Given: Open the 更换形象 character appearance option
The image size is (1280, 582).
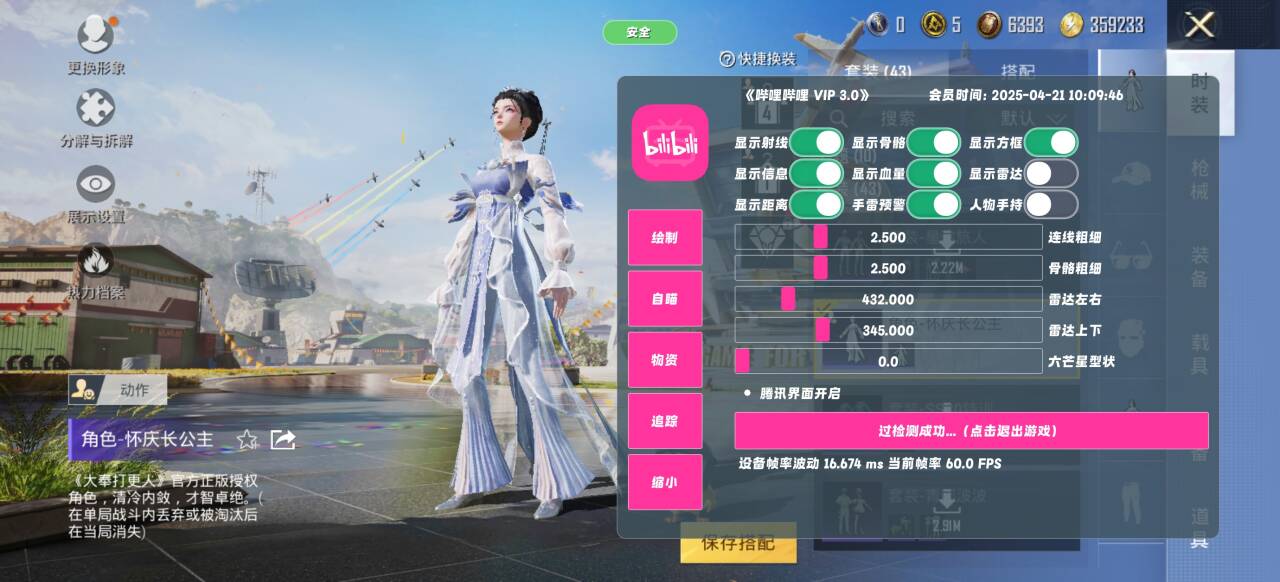Looking at the screenshot, I should (x=96, y=37).
